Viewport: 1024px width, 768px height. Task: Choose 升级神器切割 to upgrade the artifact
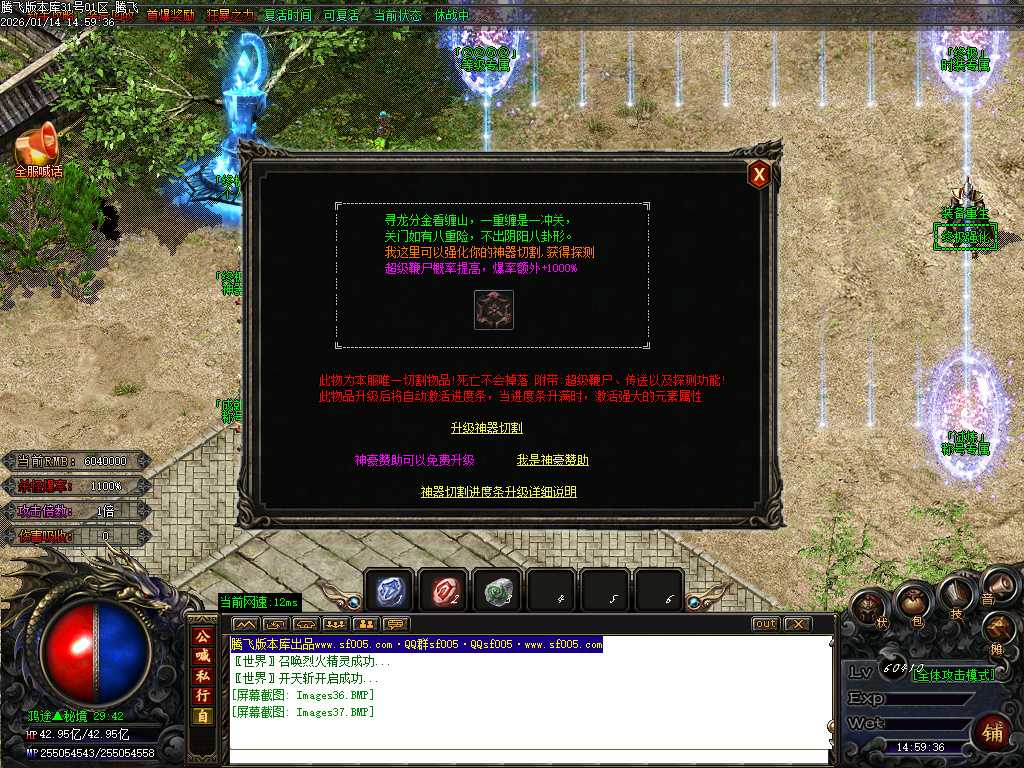[487, 428]
